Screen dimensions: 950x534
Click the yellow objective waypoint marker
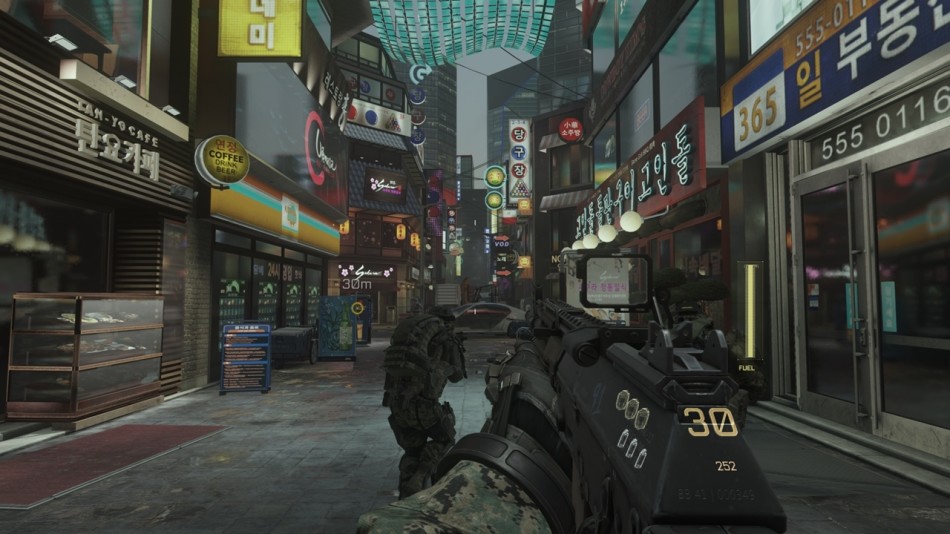coord(357,307)
